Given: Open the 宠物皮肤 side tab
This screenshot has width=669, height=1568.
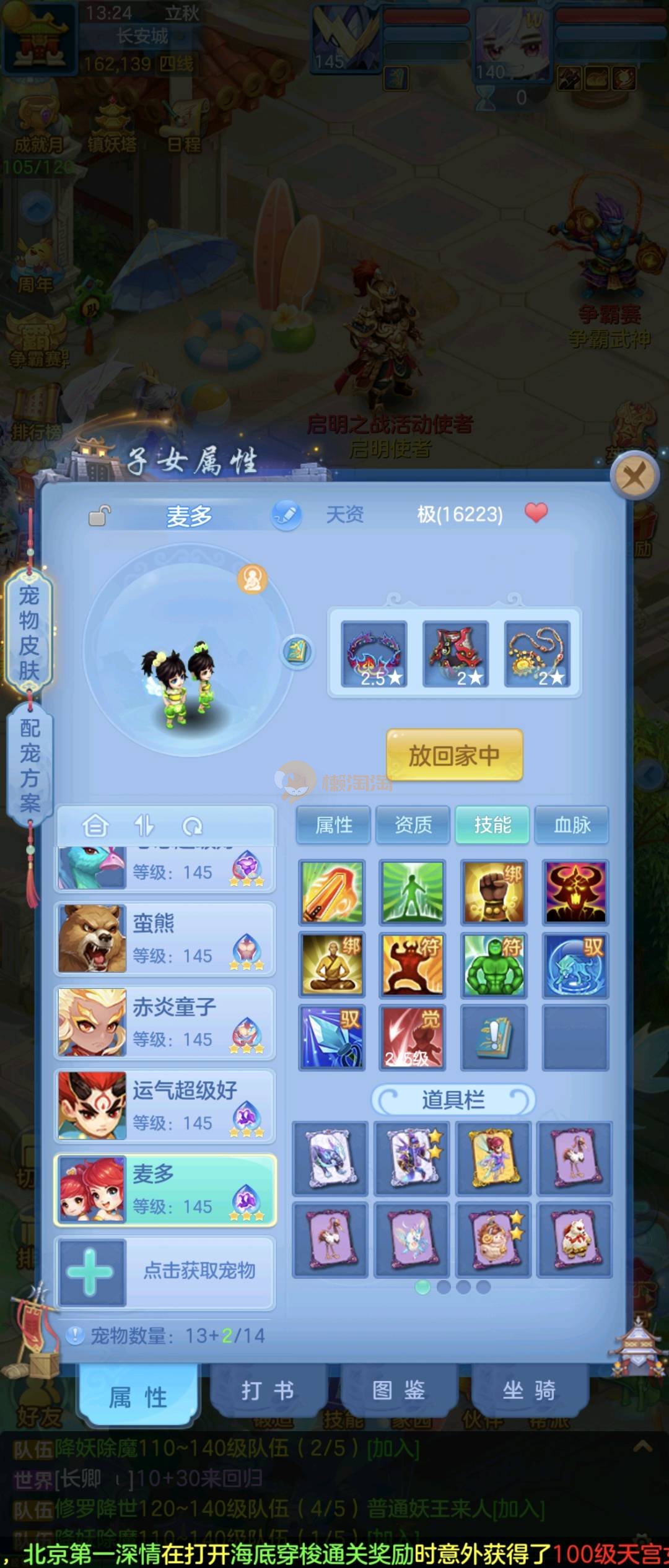Looking at the screenshot, I should pyautogui.click(x=29, y=632).
